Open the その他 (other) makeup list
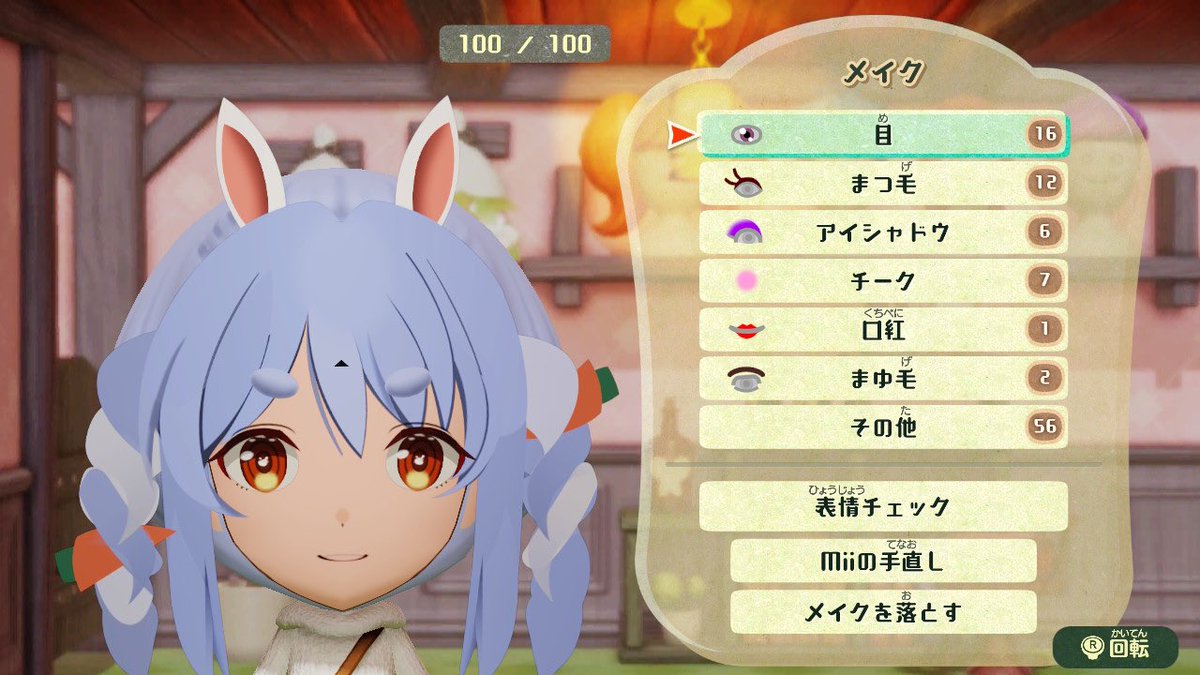The width and height of the screenshot is (1200, 675). [883, 428]
